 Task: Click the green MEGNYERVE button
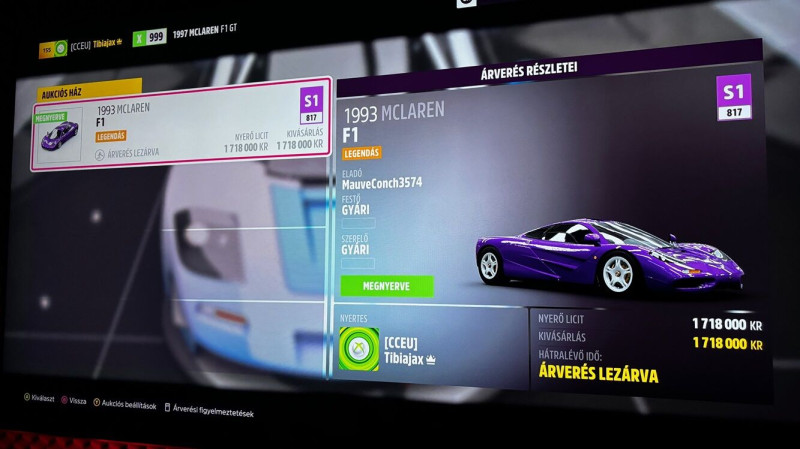click(386, 286)
